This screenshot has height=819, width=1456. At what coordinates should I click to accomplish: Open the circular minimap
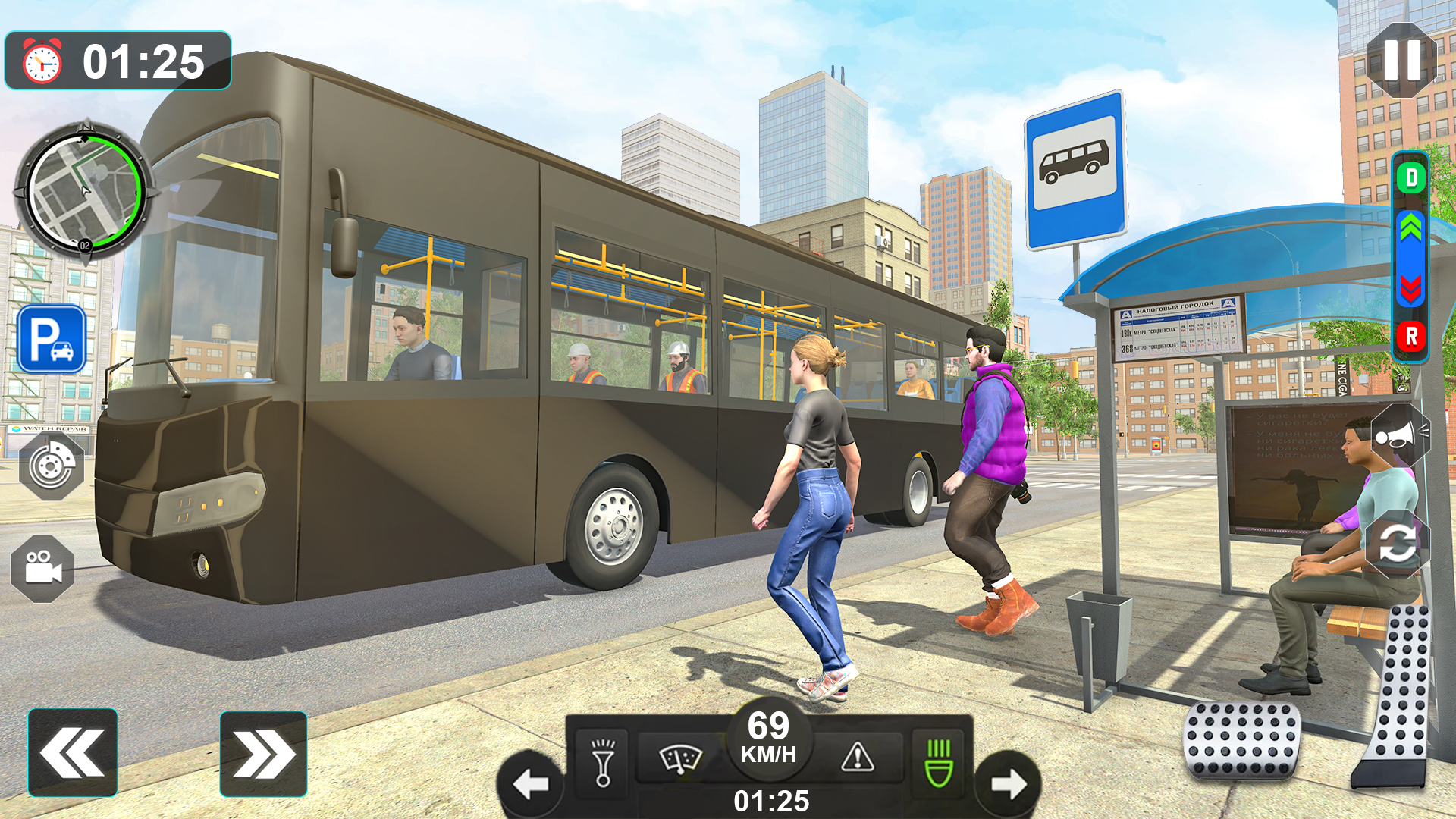click(83, 191)
